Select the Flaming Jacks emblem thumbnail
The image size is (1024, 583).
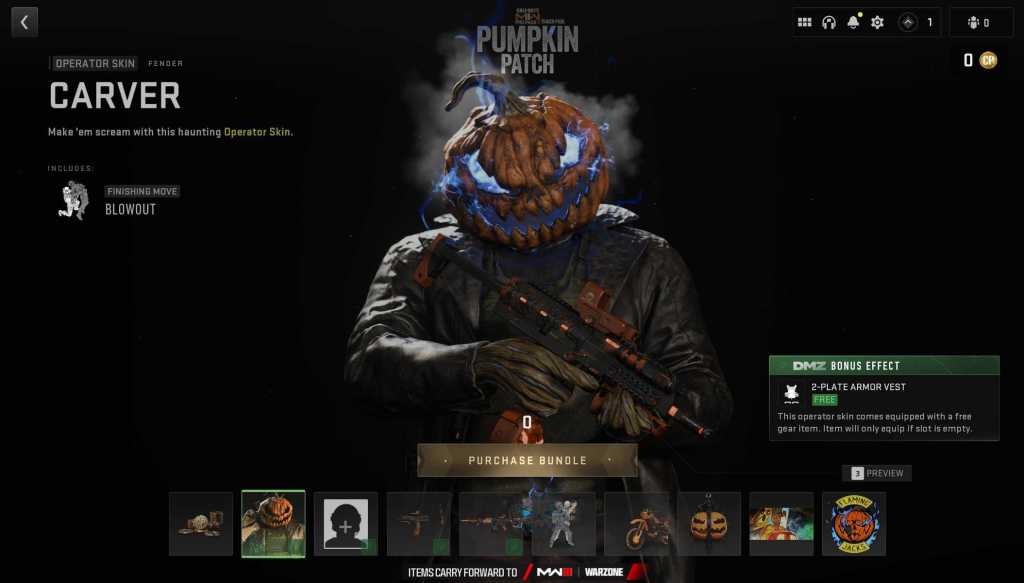[854, 523]
